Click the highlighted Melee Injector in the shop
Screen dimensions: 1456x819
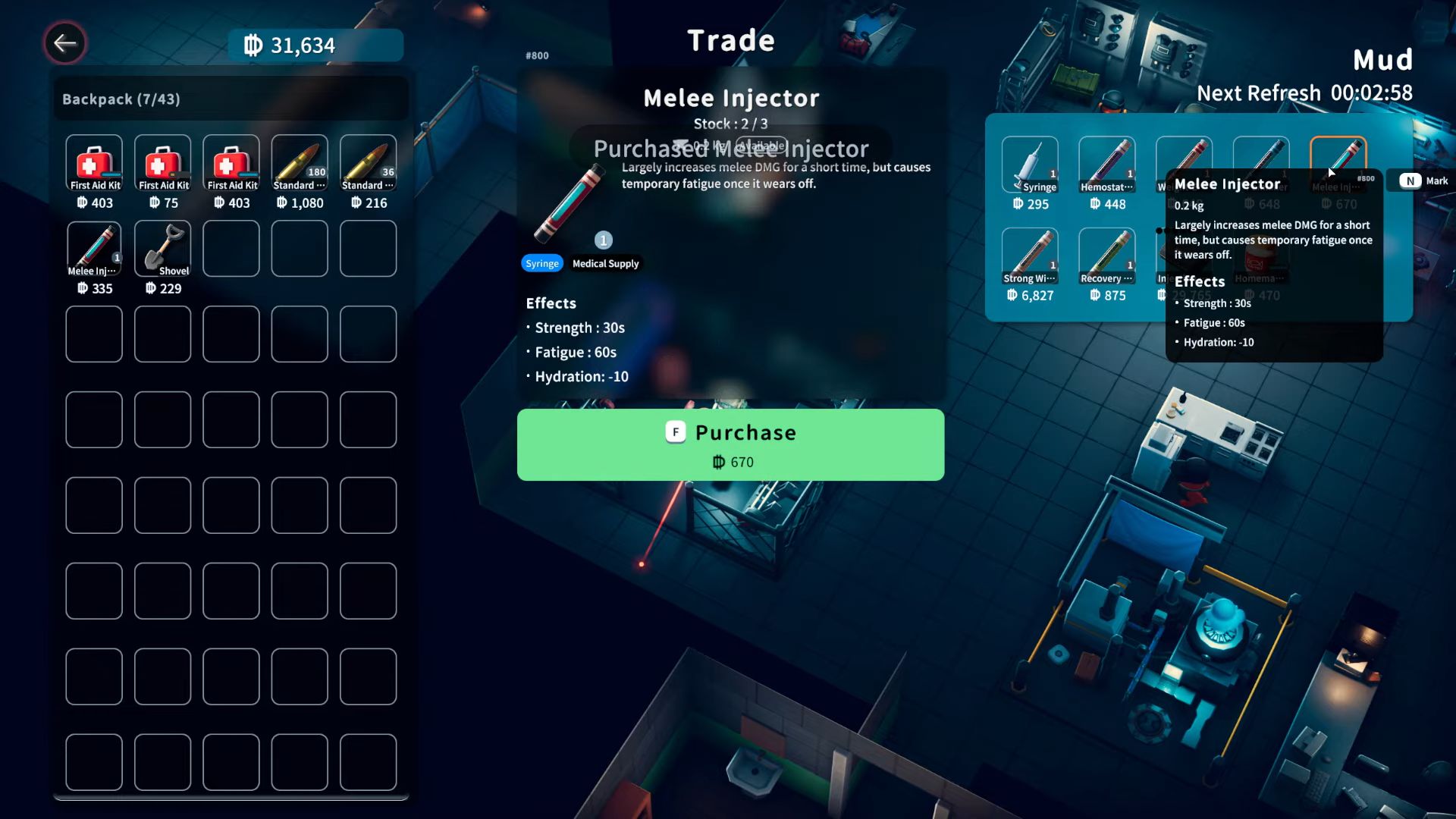coord(1338,163)
